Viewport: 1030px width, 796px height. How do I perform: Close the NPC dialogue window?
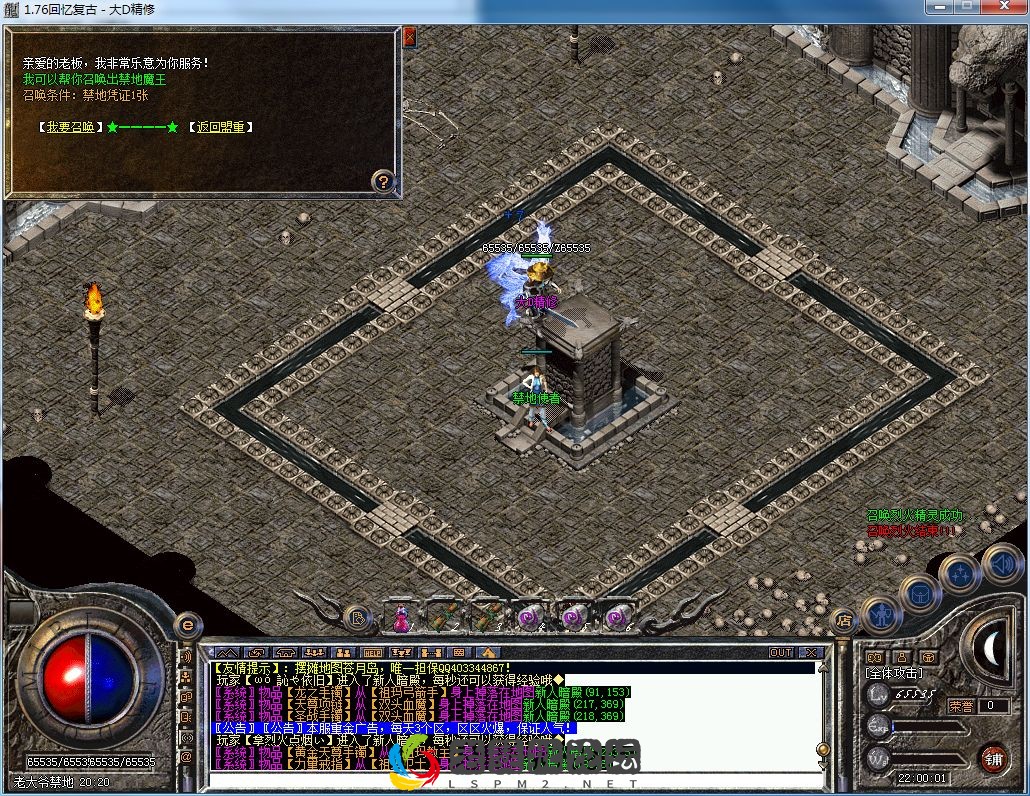click(409, 35)
